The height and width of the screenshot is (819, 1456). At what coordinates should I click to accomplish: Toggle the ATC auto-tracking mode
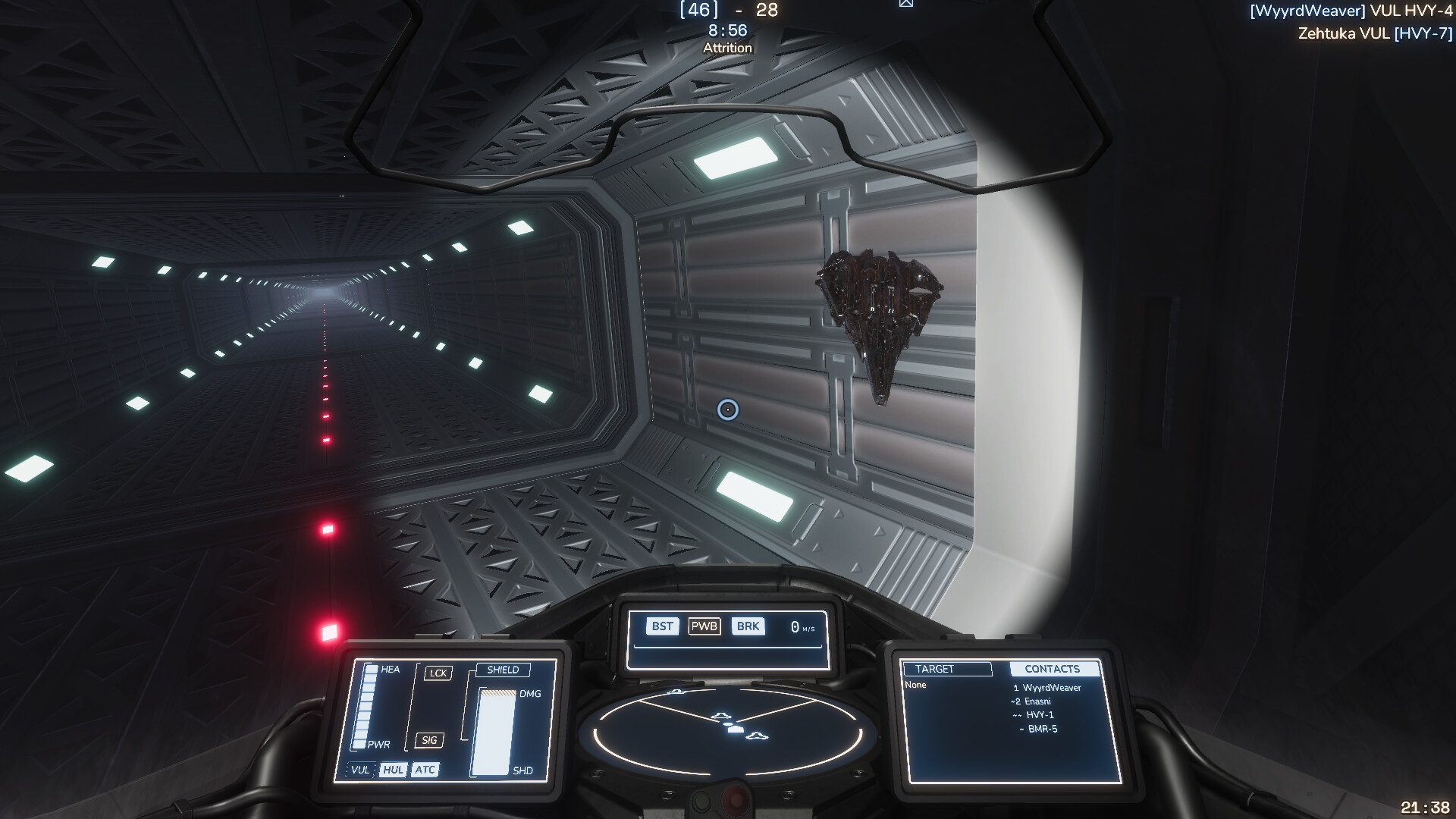coord(425,770)
